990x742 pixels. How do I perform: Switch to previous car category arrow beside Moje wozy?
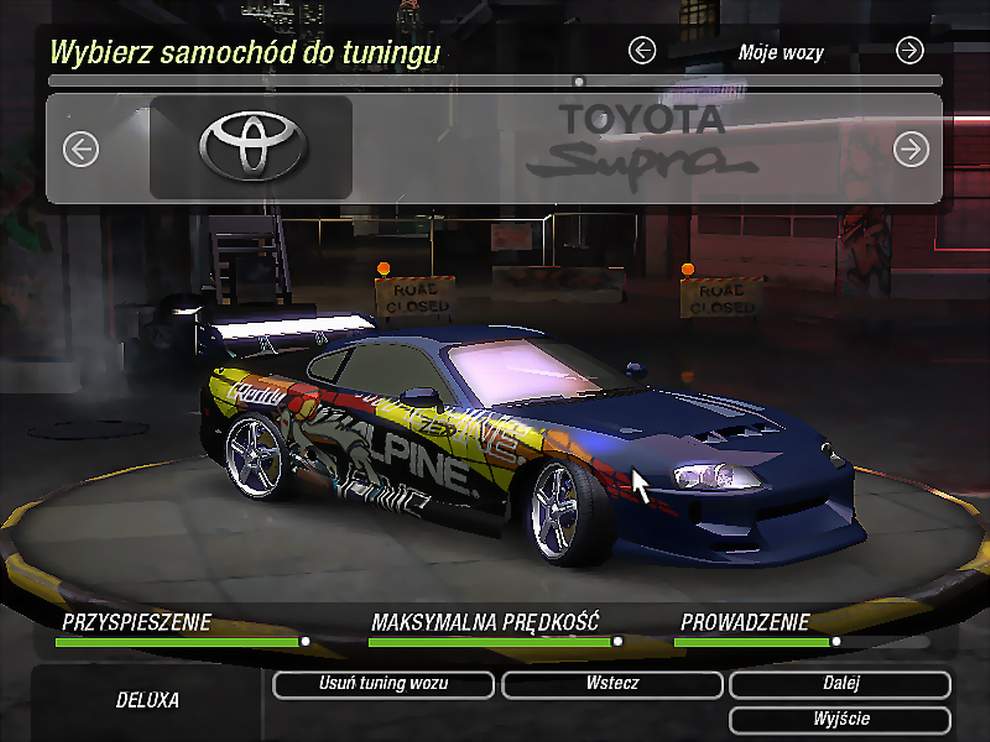click(x=642, y=51)
